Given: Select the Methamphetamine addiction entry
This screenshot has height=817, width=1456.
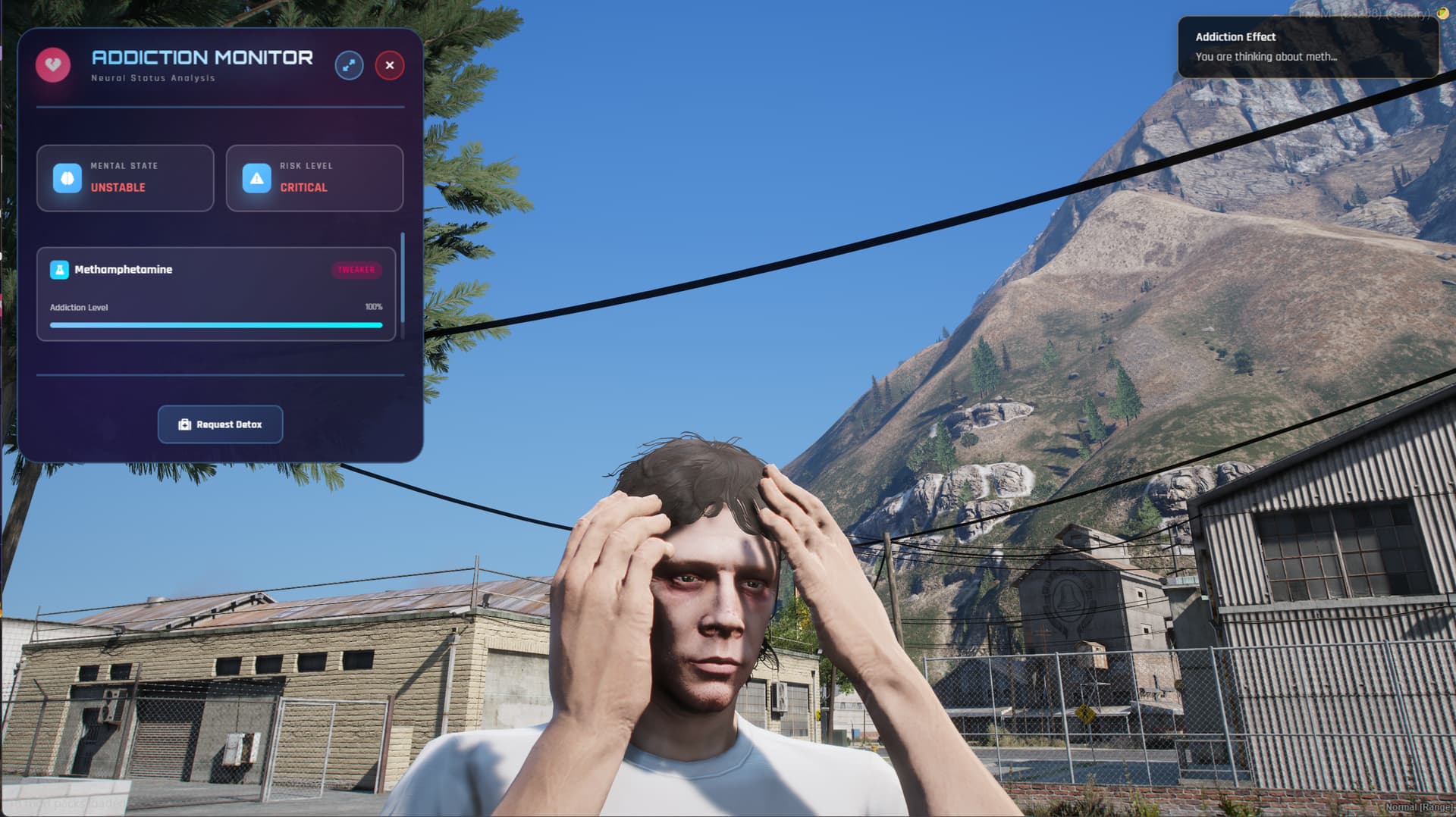Looking at the screenshot, I should (216, 294).
